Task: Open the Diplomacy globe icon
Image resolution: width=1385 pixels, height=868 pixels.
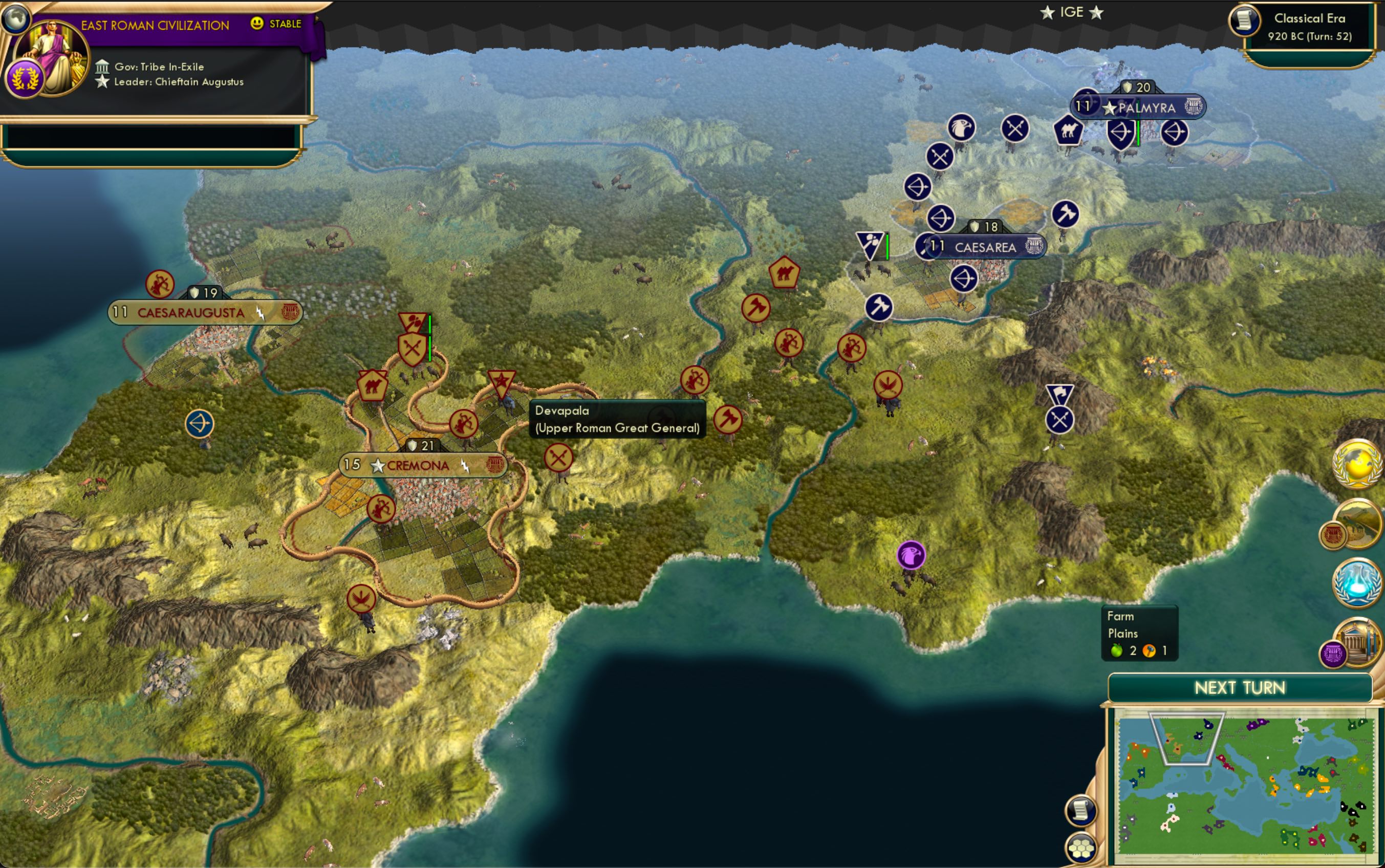Action: coord(1356,464)
